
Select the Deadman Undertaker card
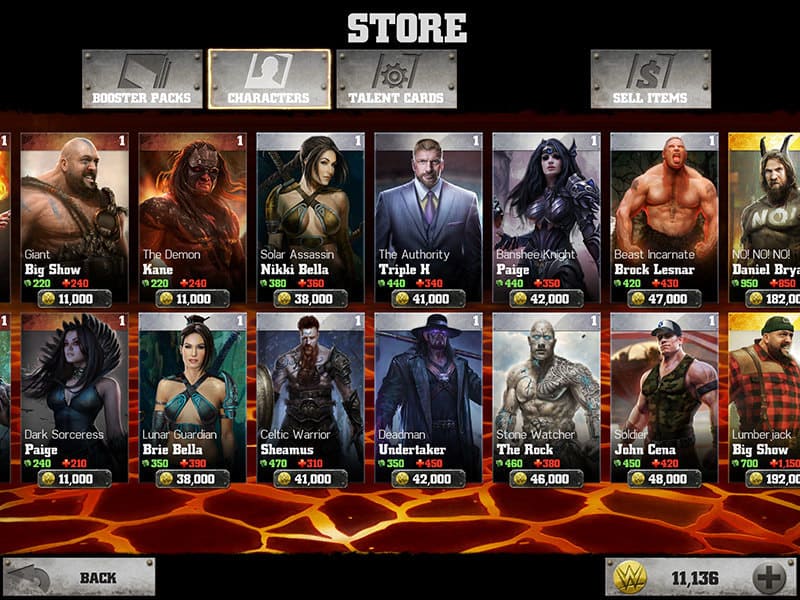click(x=427, y=397)
